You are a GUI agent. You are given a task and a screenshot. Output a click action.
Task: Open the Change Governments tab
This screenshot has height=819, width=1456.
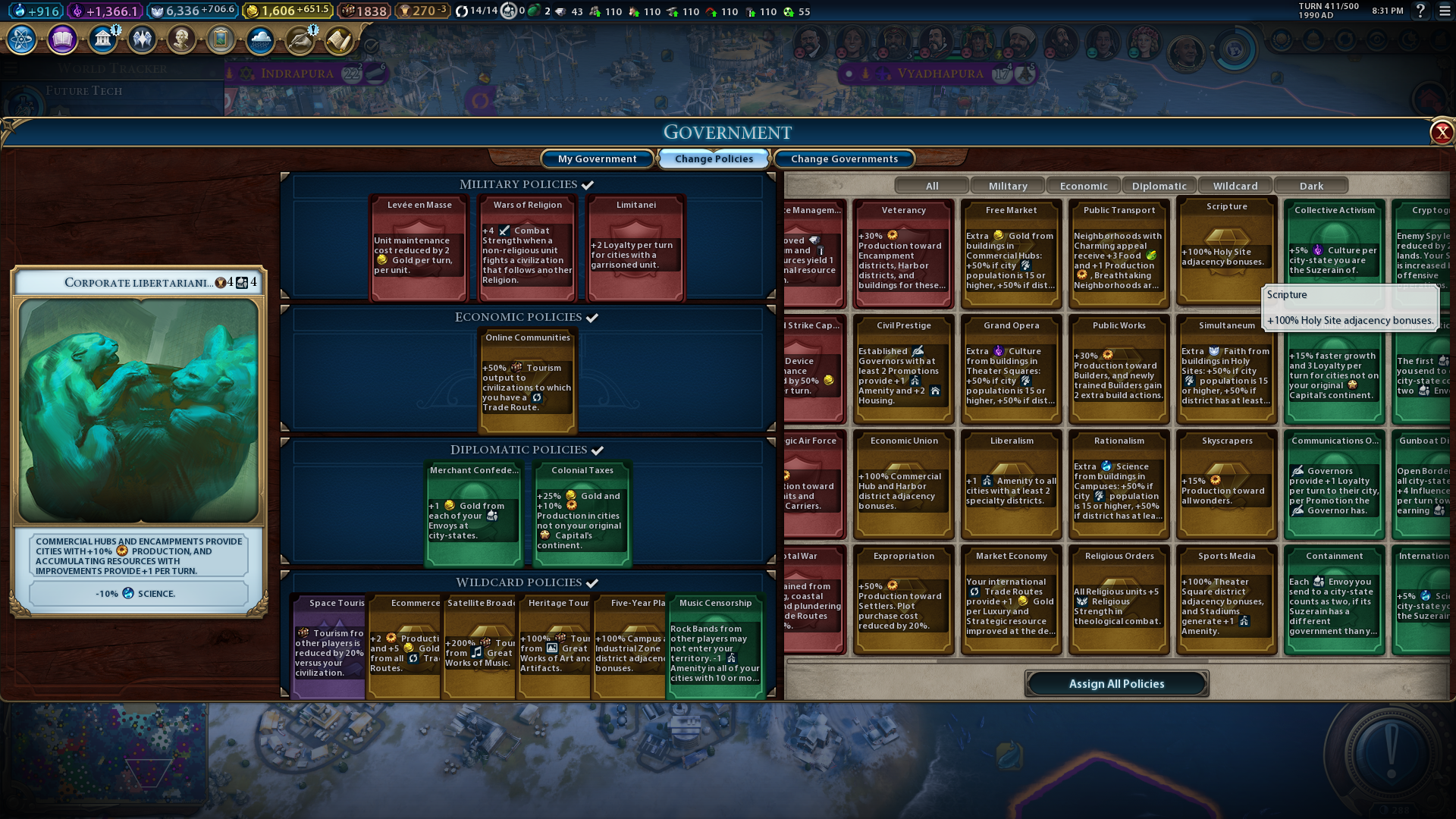844,158
